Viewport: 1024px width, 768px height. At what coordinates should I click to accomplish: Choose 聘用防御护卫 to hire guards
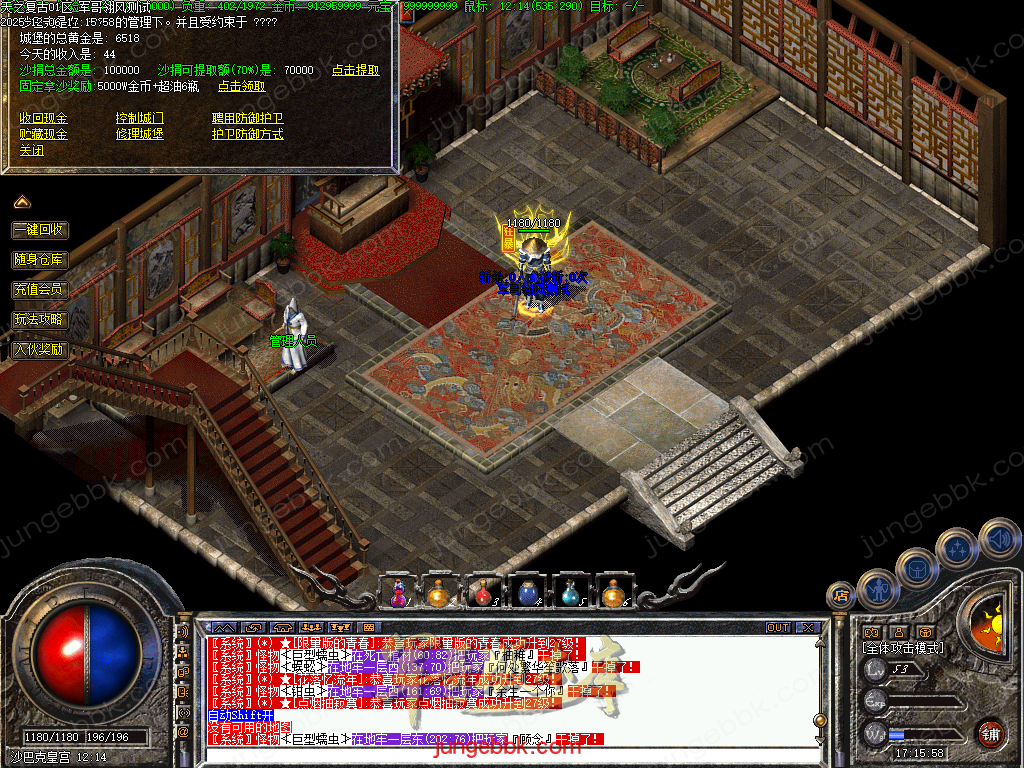[x=248, y=118]
